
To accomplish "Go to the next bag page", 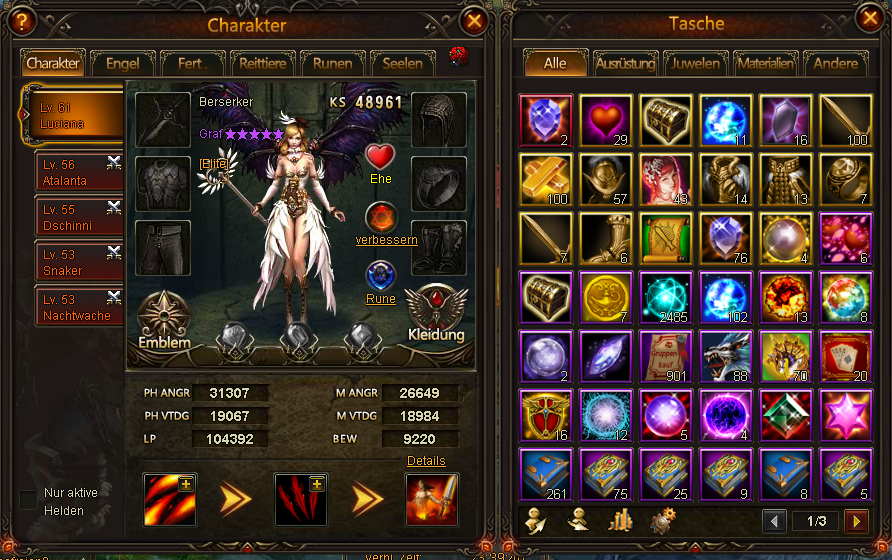I will (855, 521).
